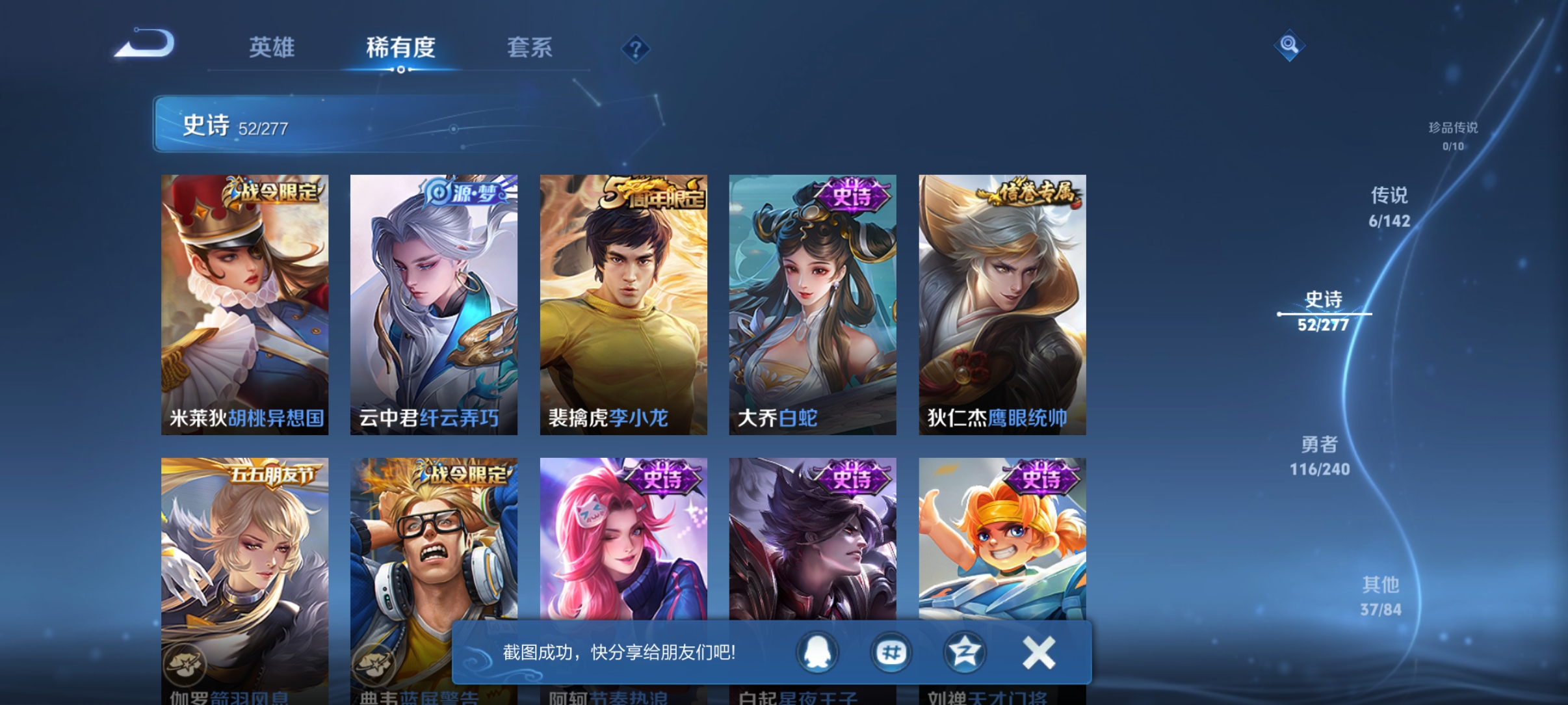The width and height of the screenshot is (1568, 705).
Task: Jump to 珍品传说 category on the right
Action: pyautogui.click(x=1454, y=137)
